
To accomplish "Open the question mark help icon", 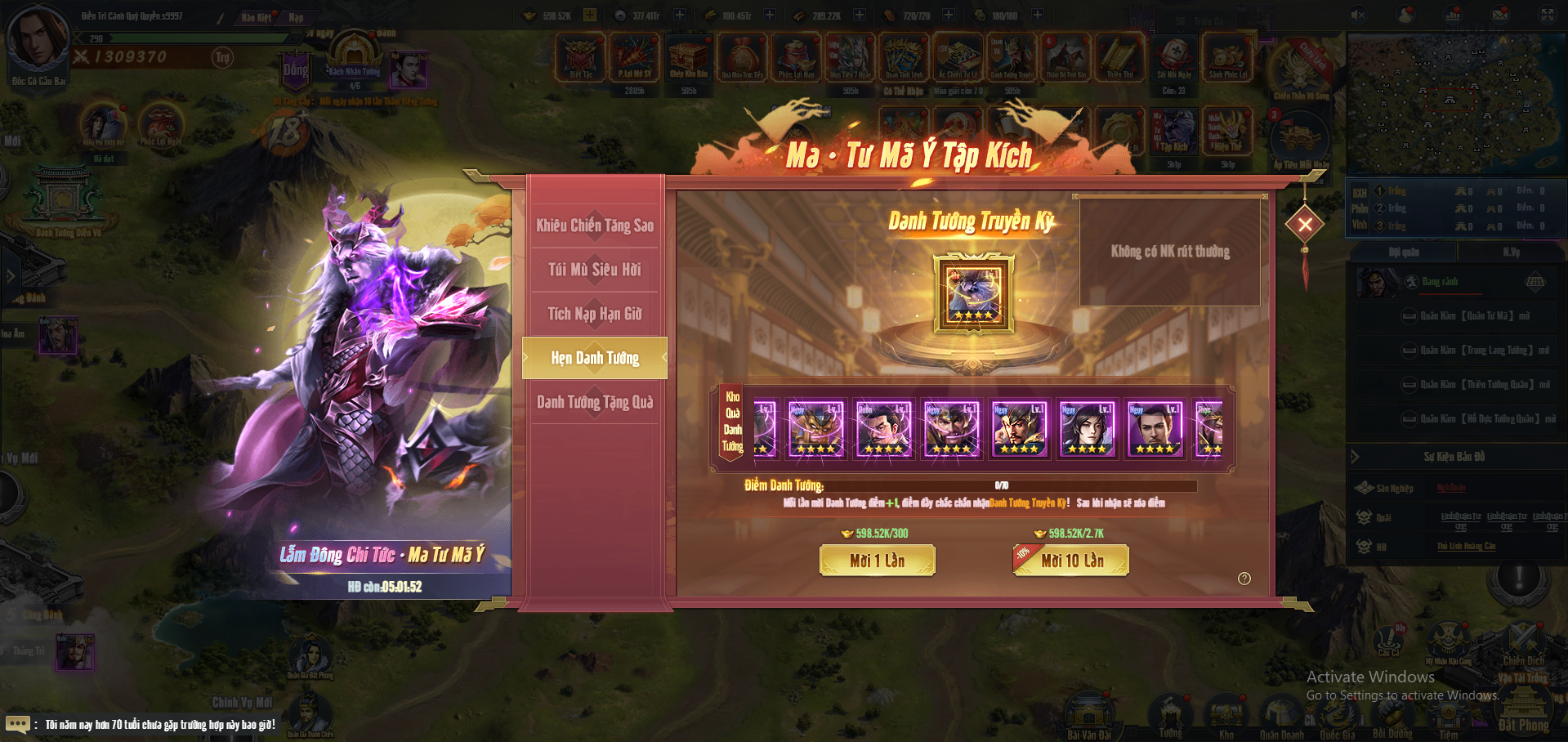I will tap(1244, 579).
